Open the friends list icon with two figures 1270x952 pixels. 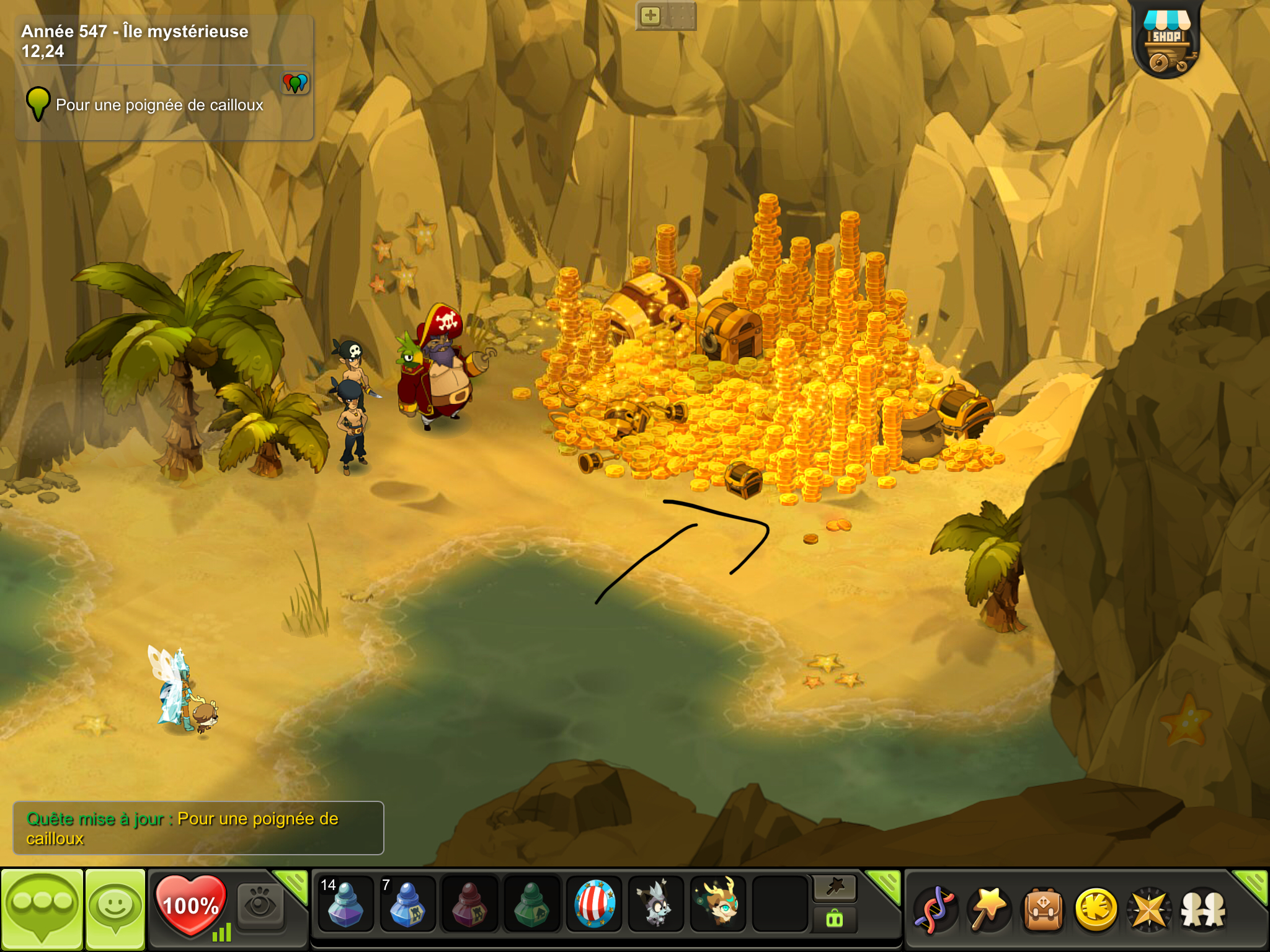coord(1203,909)
